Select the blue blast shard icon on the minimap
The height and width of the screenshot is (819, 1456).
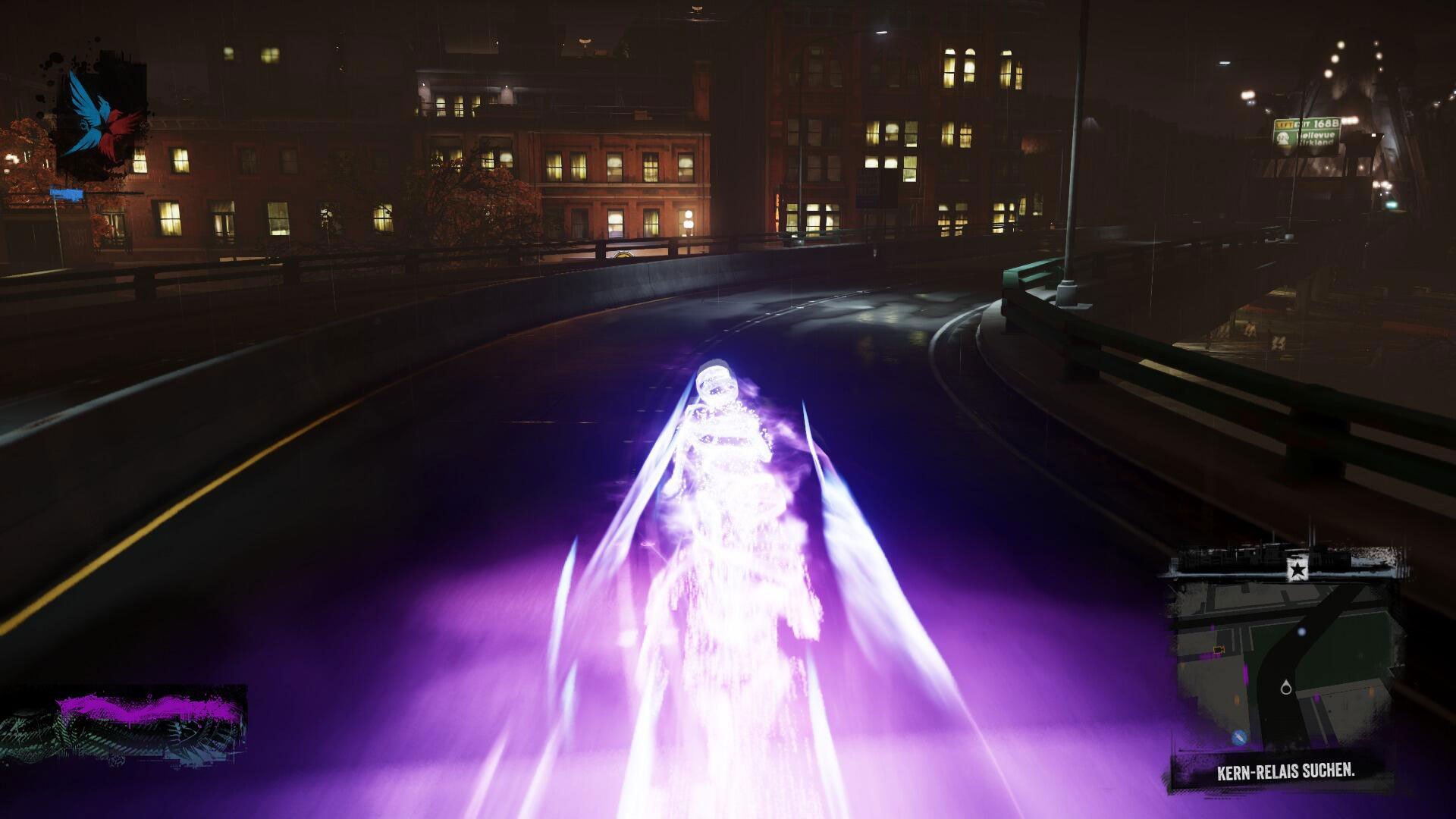pyautogui.click(x=1239, y=736)
